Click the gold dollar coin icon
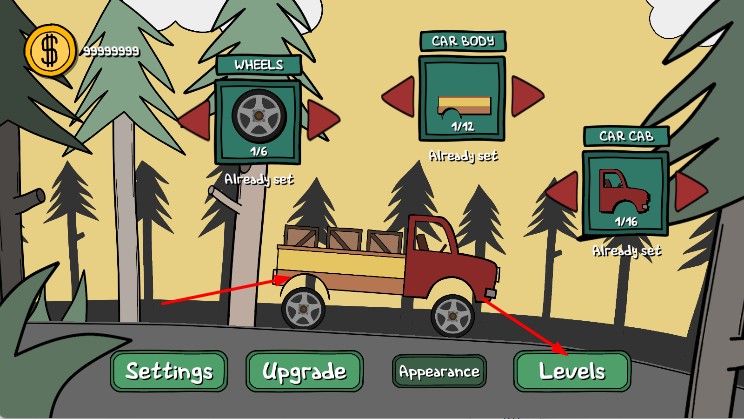 pyautogui.click(x=46, y=50)
